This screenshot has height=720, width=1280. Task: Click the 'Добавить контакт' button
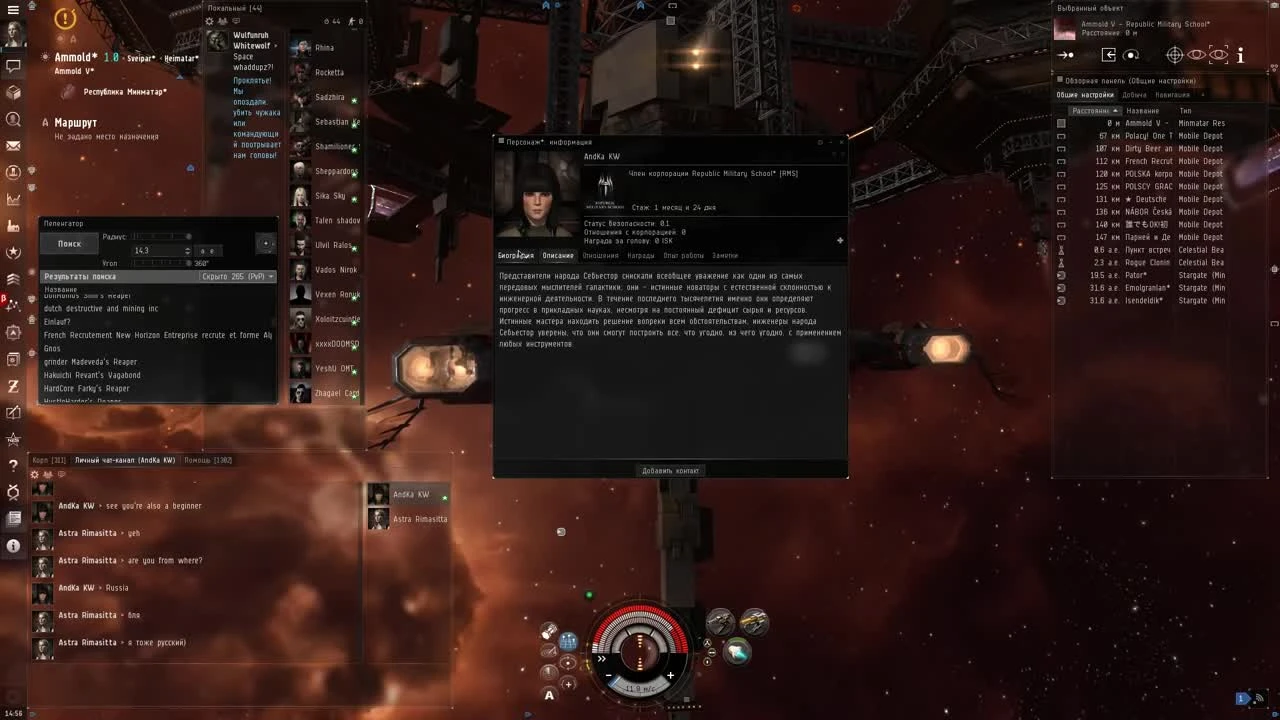click(670, 470)
